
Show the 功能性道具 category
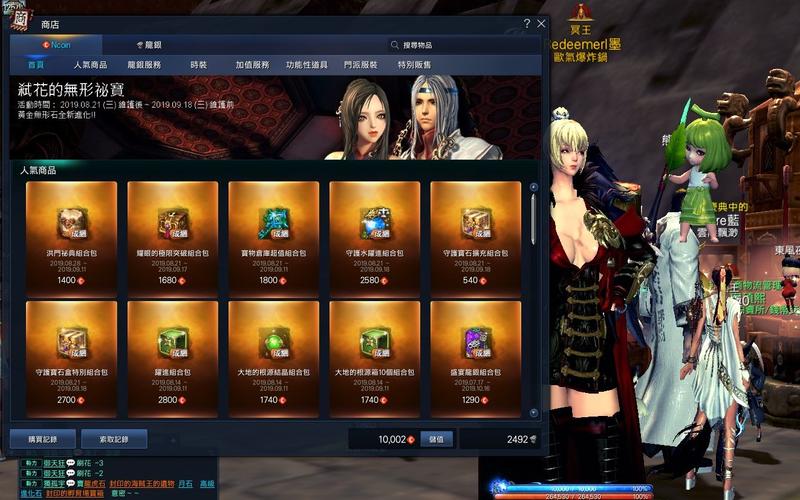coord(307,65)
